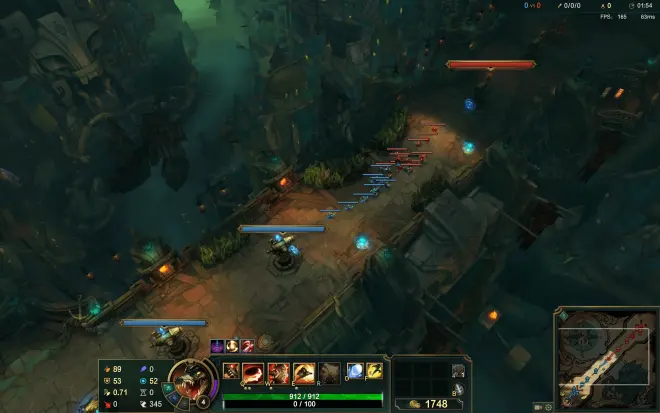Click the champion portrait
Screen dimensions: 660x413
186,378
